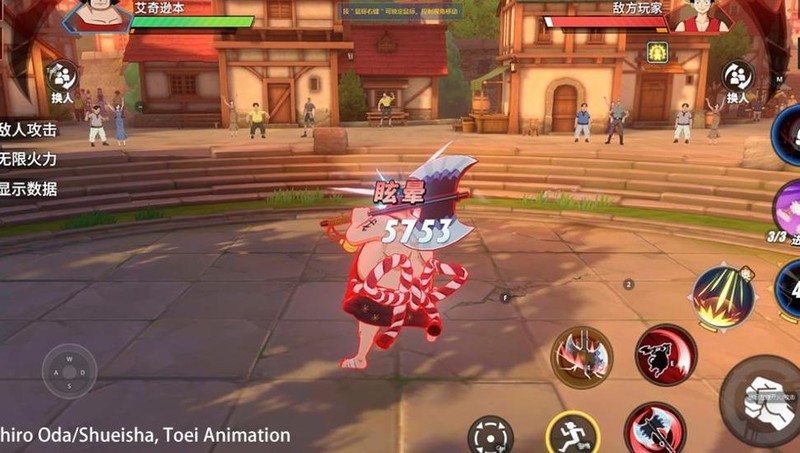Activate the red beast silhouette skill
Viewport: 800px width, 453px height.
[665, 354]
